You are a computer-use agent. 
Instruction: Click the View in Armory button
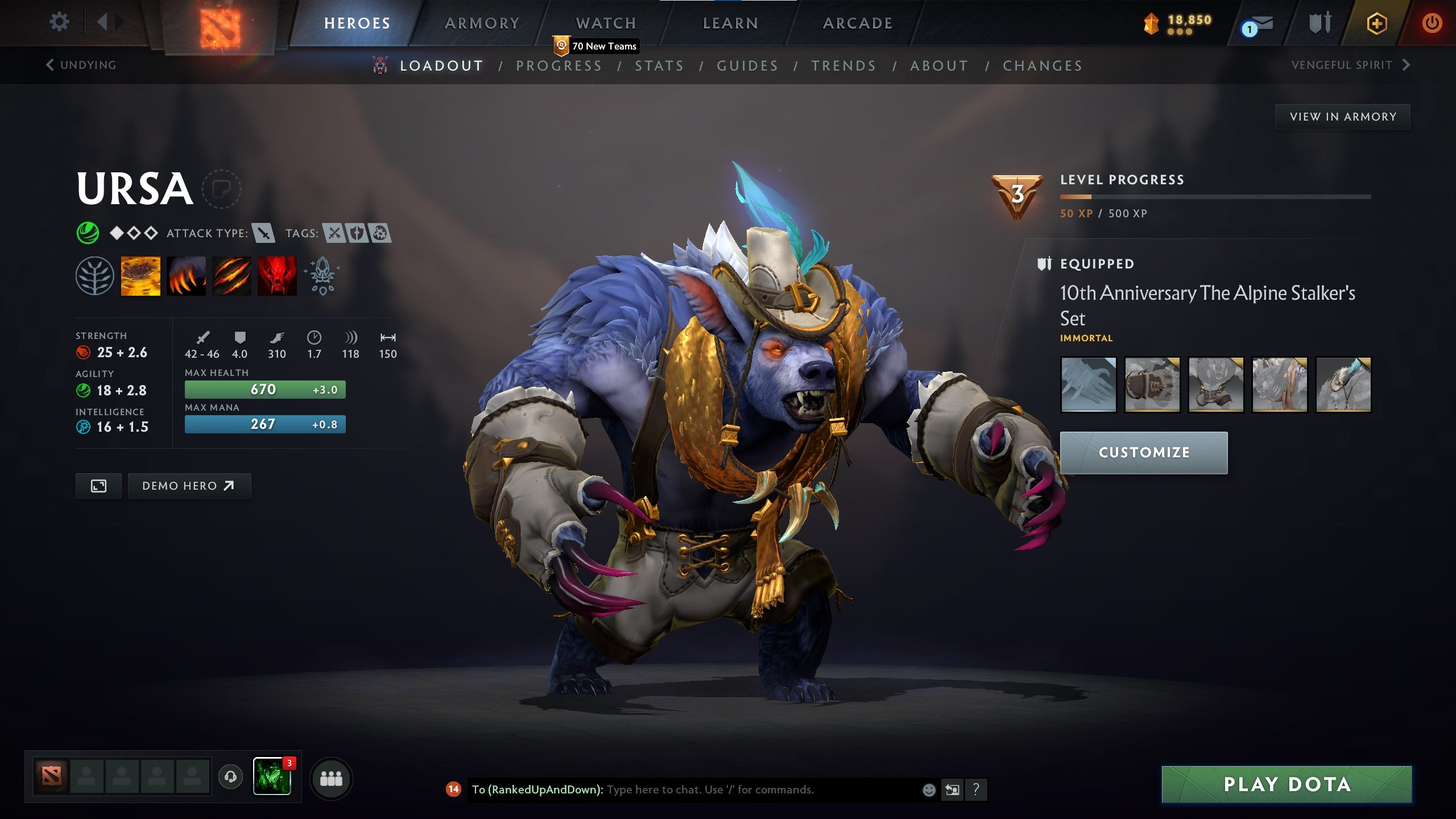1341,116
